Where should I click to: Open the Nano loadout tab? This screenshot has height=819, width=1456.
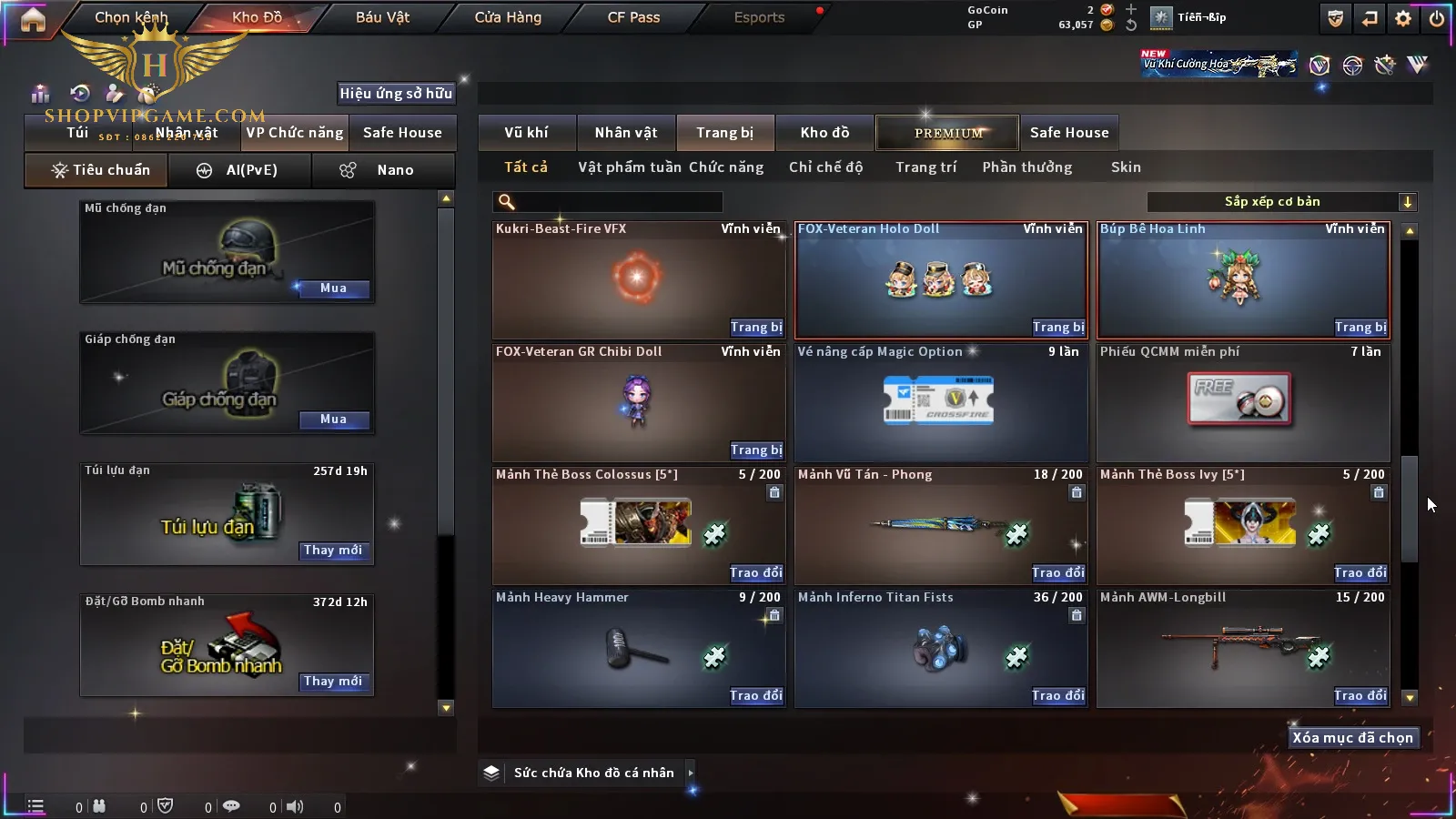(383, 170)
